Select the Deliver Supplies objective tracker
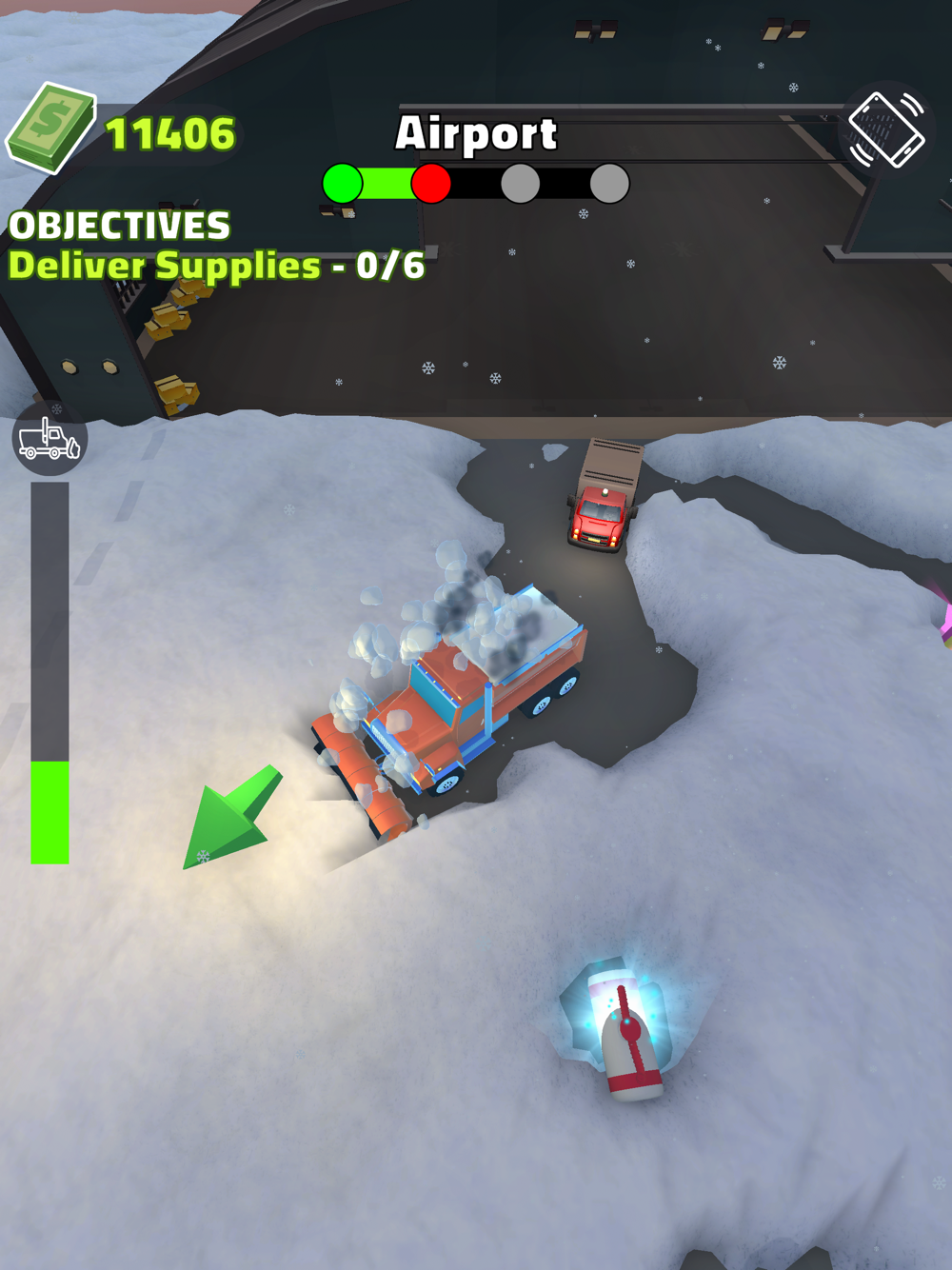Viewport: 952px width, 1270px height. click(x=216, y=266)
